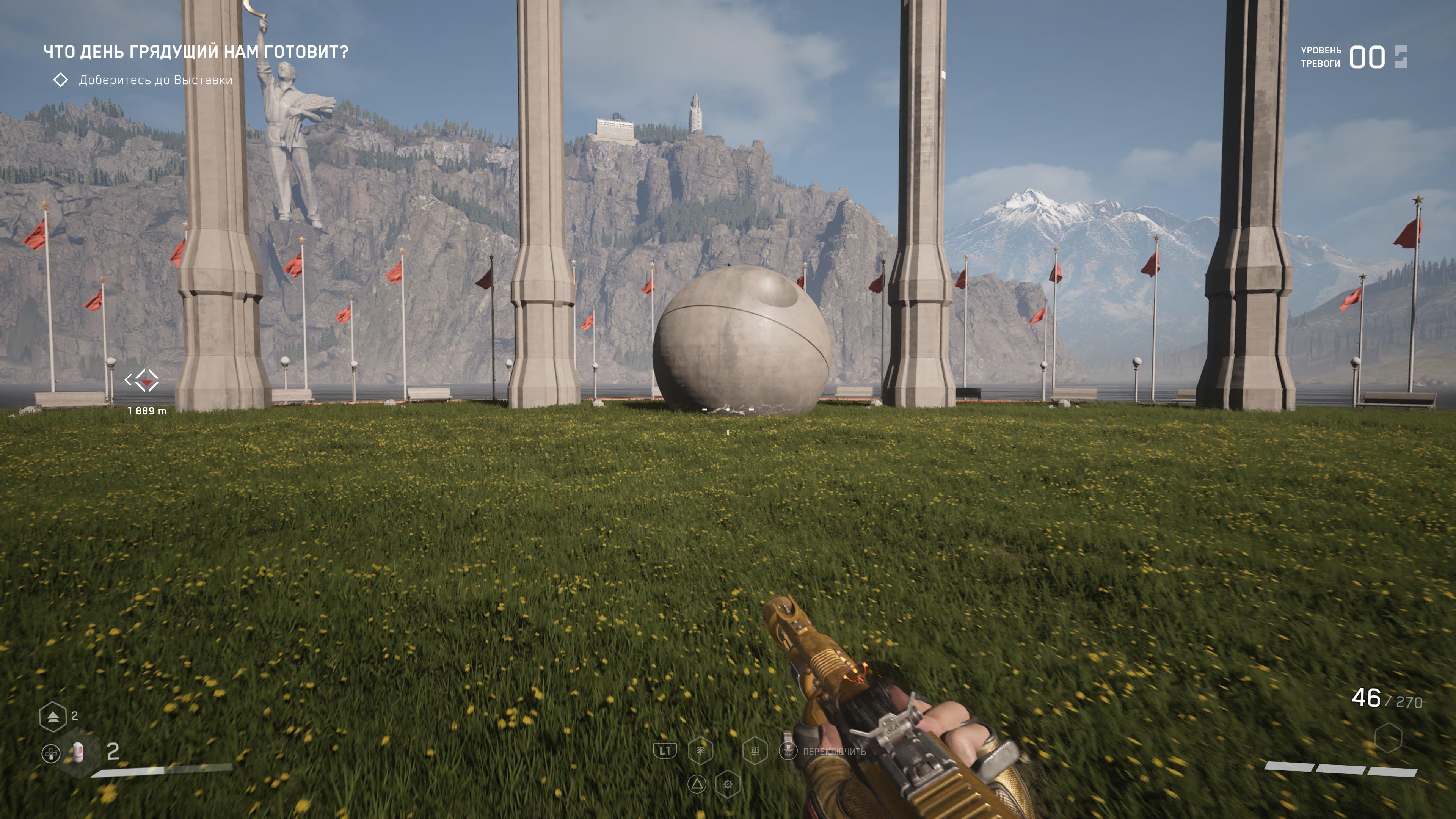Activate the frost spray ability hexagon
This screenshot has height=819, width=1456.
(700, 751)
